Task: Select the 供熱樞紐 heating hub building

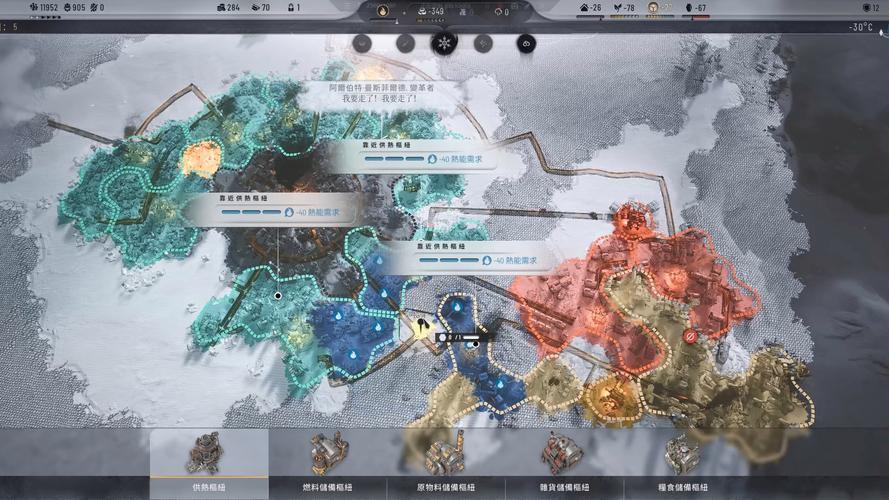Action: (x=208, y=461)
